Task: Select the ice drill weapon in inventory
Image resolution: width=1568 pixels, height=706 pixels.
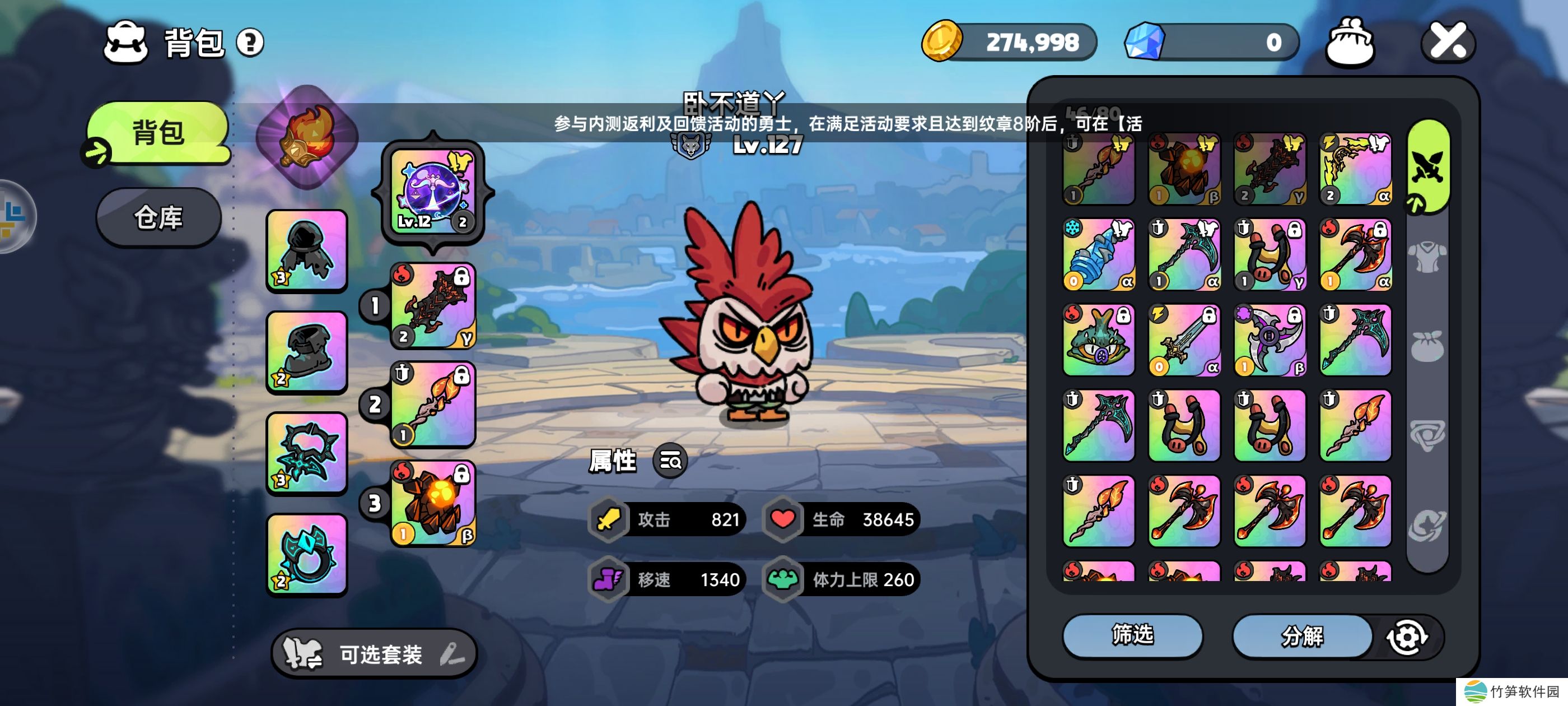Action: (x=1098, y=254)
